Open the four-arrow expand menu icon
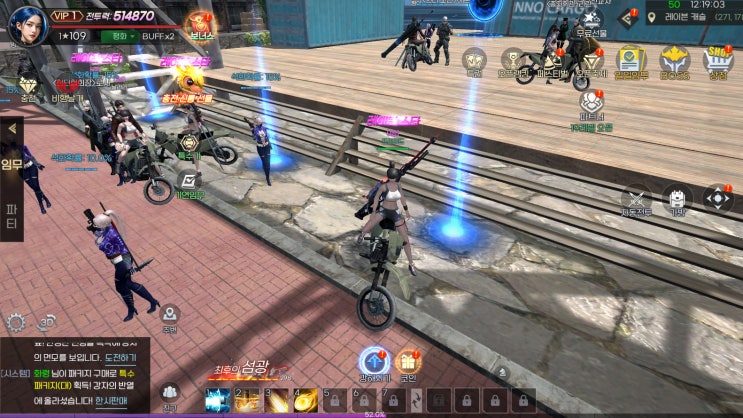 click(718, 198)
